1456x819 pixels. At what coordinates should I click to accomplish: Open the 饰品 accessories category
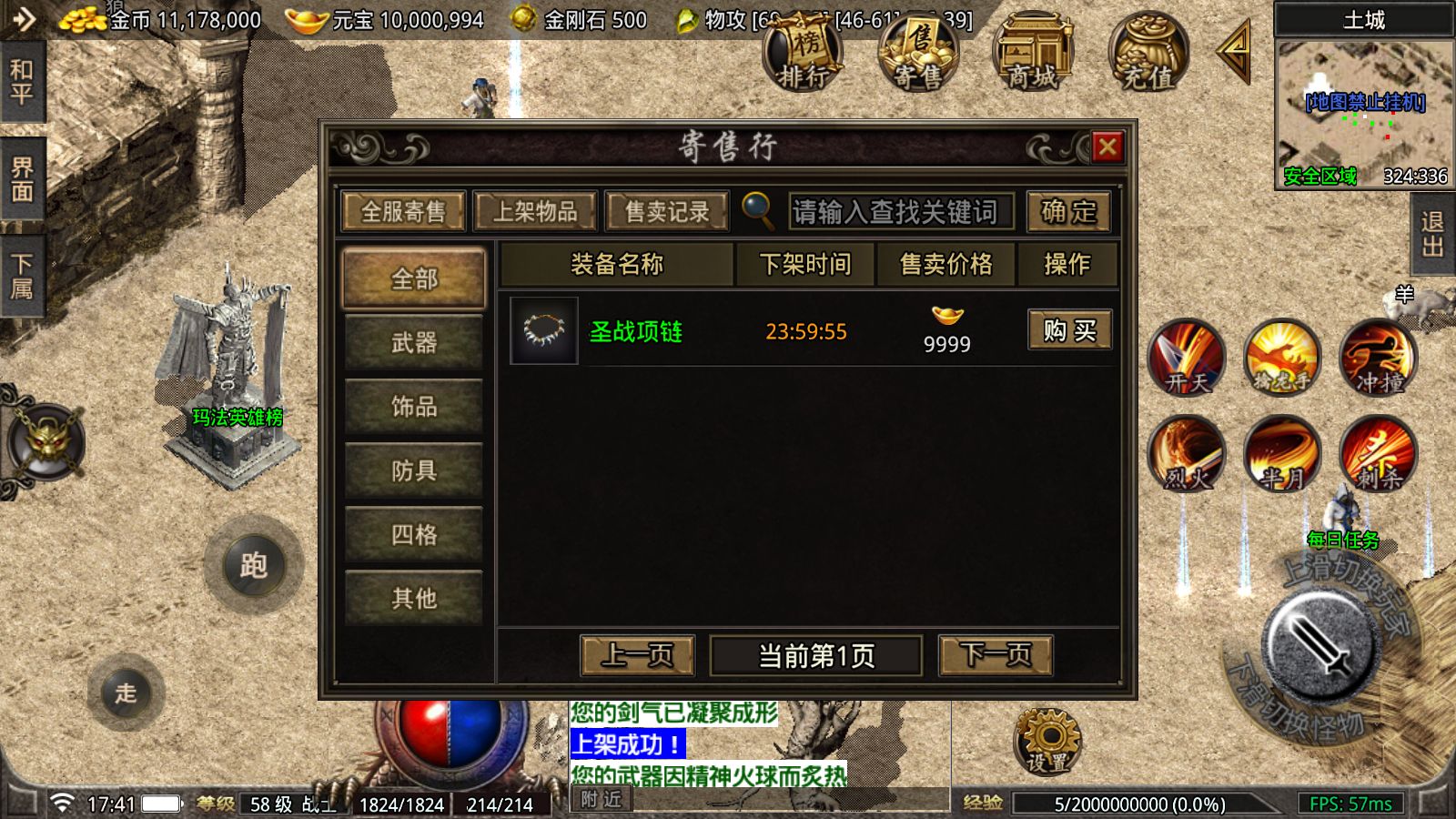coord(414,408)
